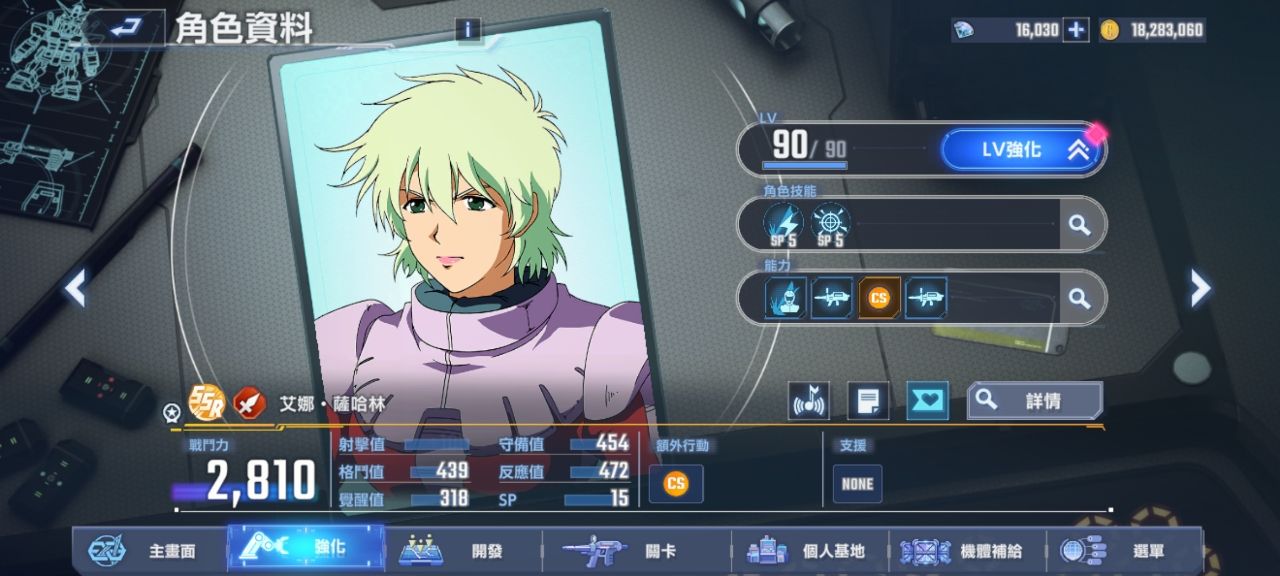Open the 詳情 details button
The image size is (1280, 576).
point(1035,401)
